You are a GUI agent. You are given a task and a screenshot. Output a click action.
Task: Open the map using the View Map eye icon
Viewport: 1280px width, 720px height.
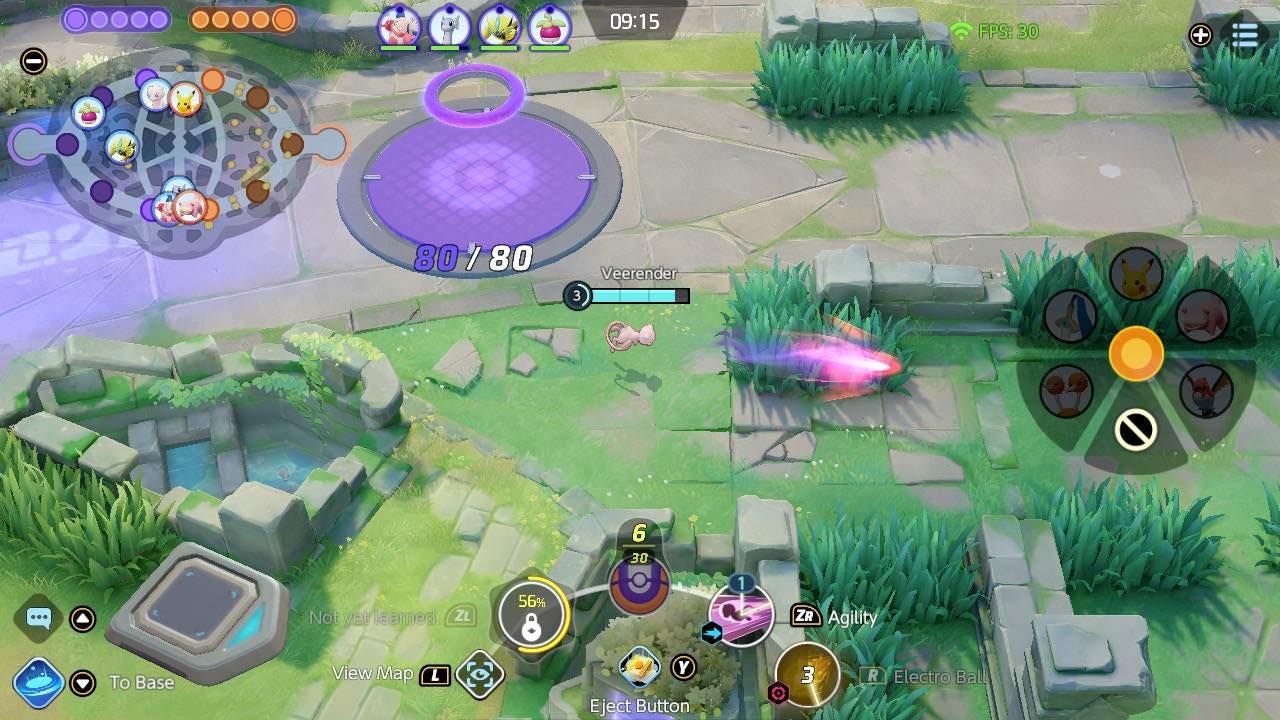click(479, 675)
